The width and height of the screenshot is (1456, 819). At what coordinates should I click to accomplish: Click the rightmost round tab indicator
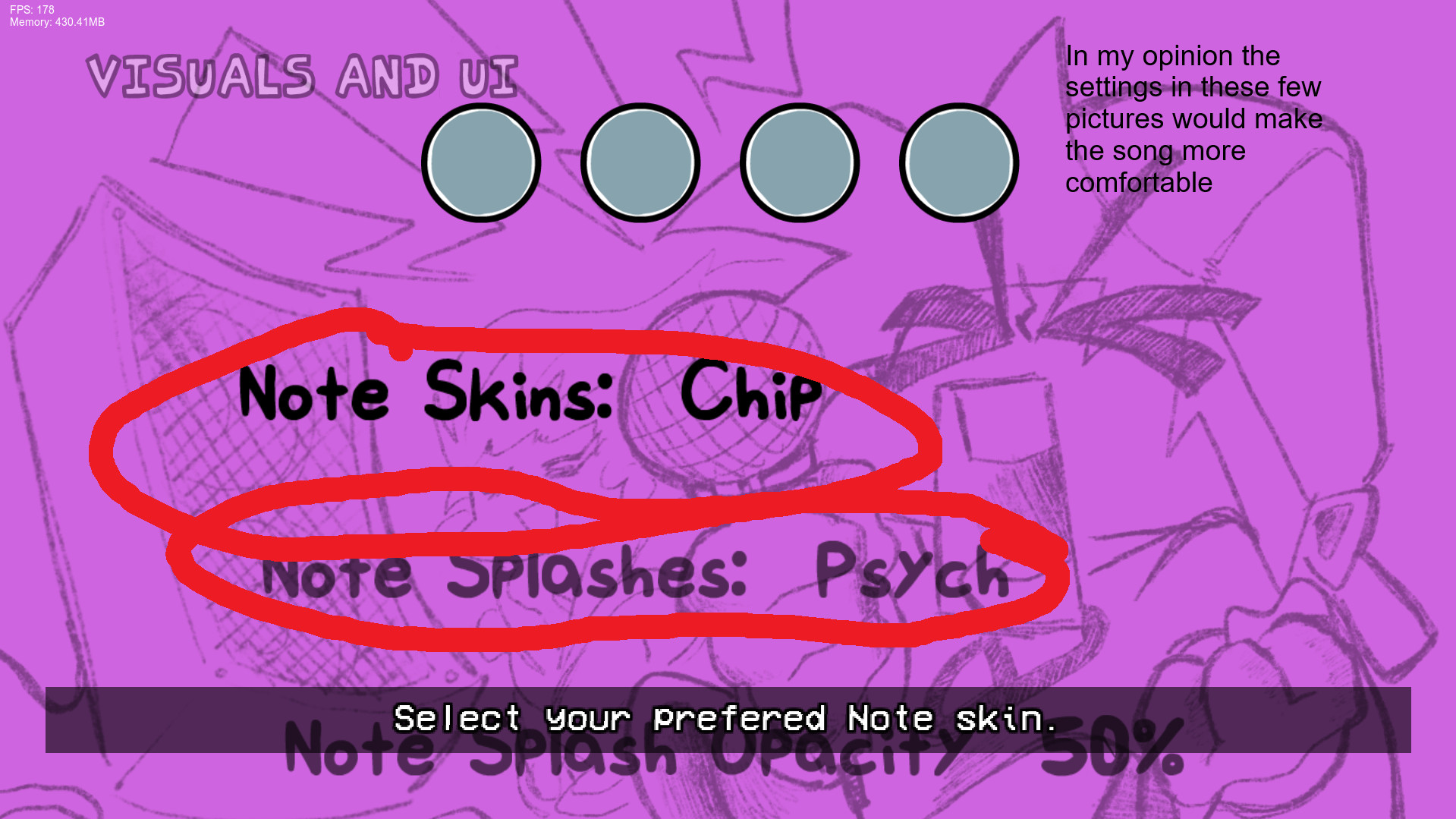click(x=958, y=162)
